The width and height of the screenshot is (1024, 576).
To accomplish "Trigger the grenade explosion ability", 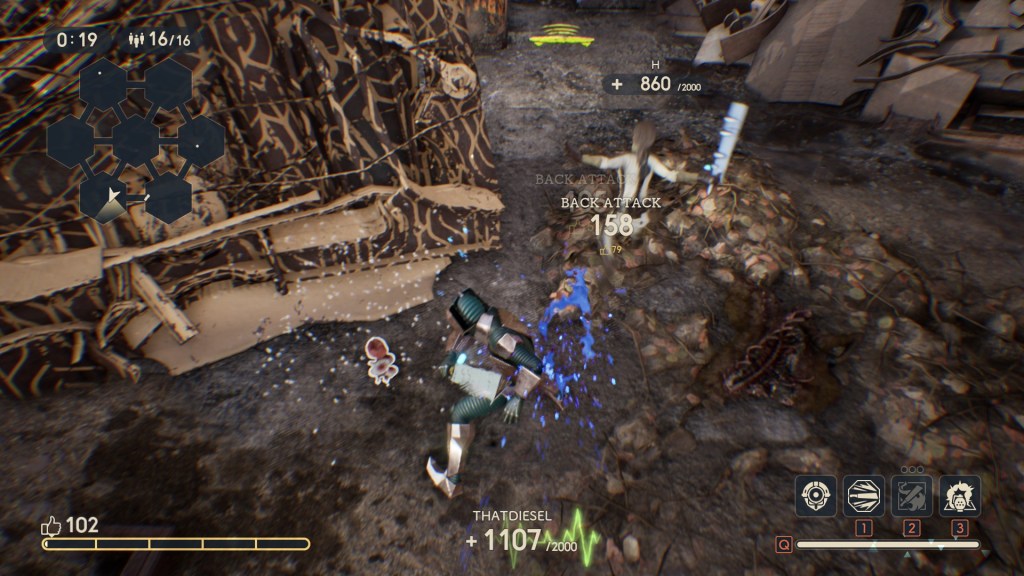I will point(959,496).
